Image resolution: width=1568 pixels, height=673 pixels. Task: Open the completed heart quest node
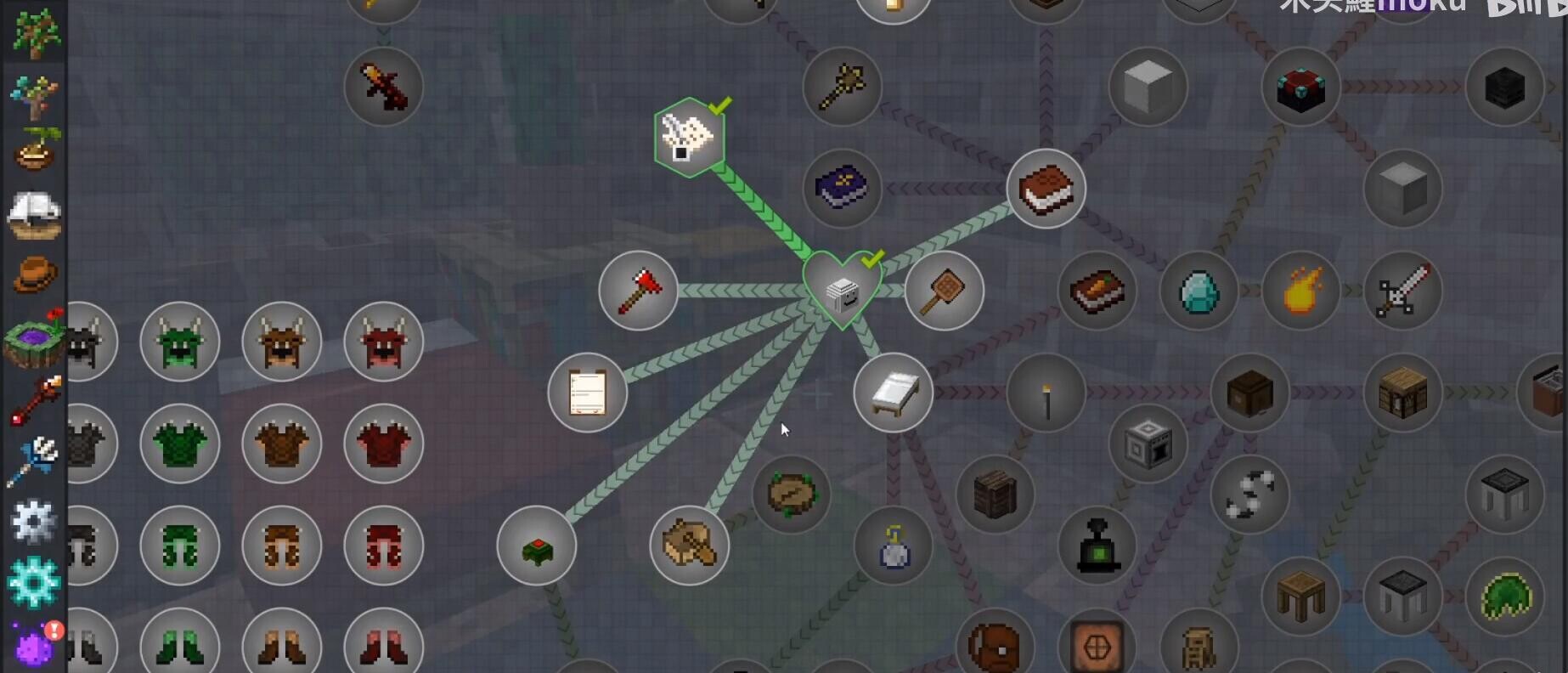[842, 290]
